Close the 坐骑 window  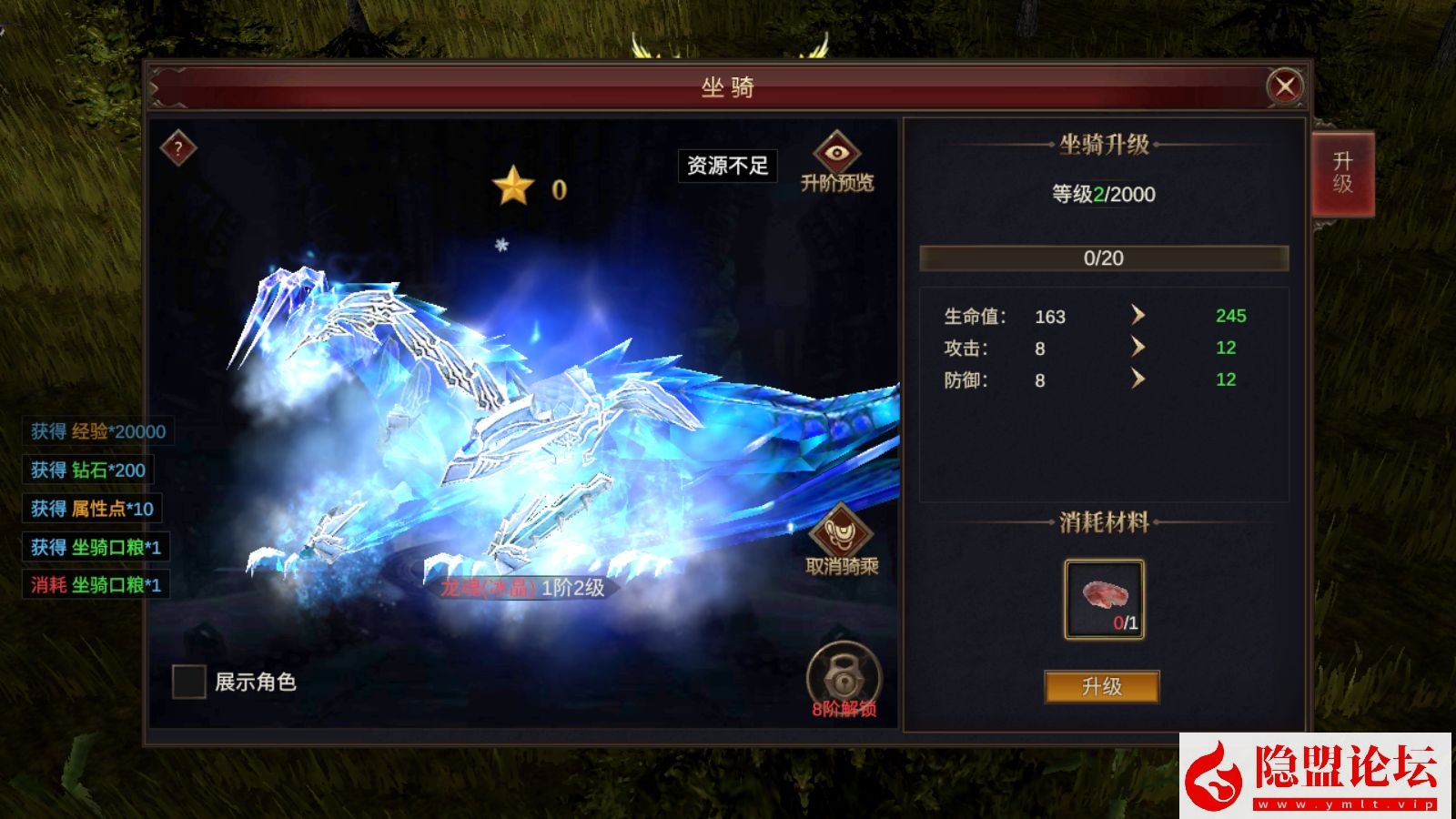click(x=1284, y=84)
